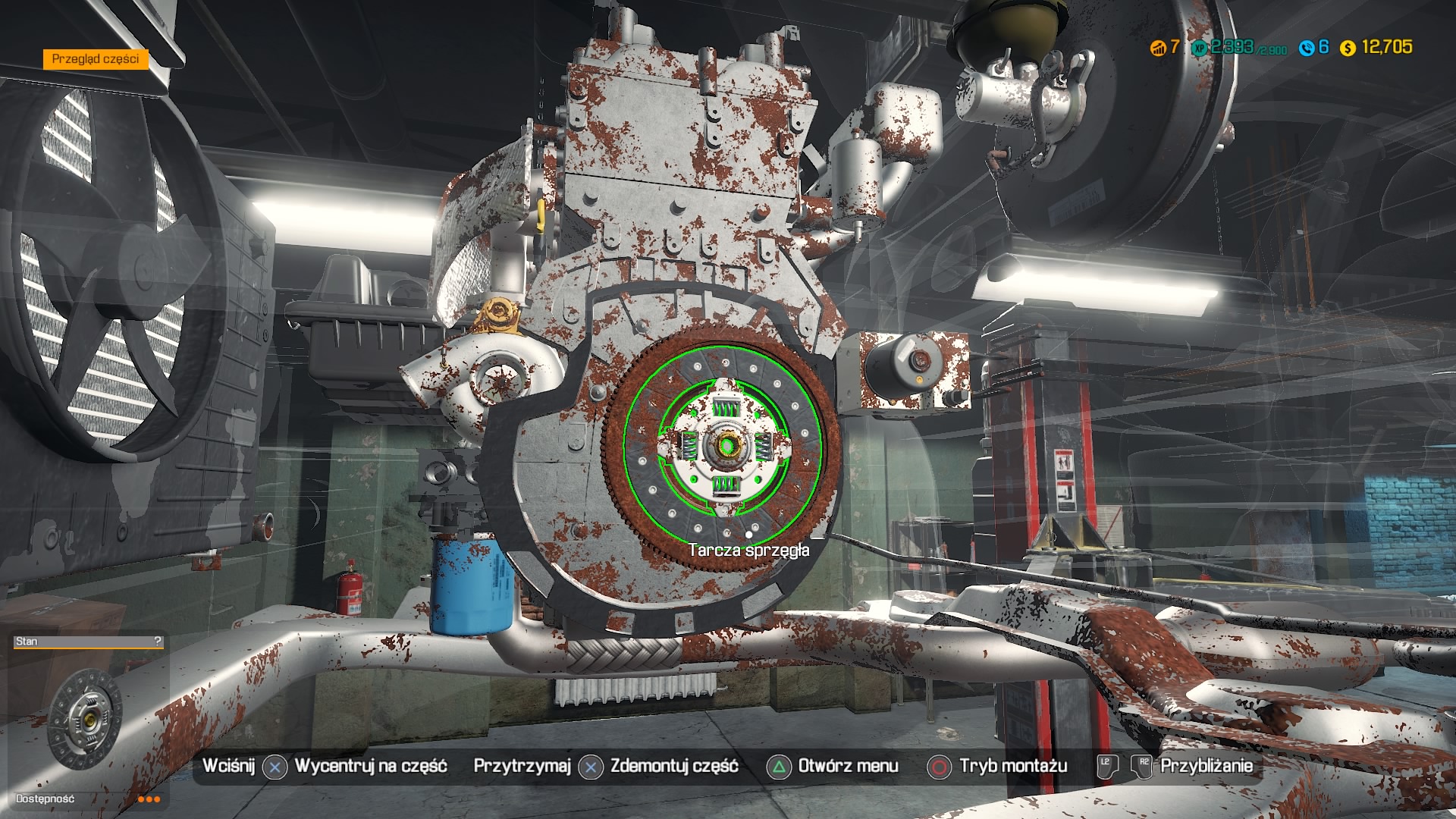Select the highlighted Tarcza sprzęgła clutch disc
Viewport: 1456px width, 819px height.
pos(724,442)
